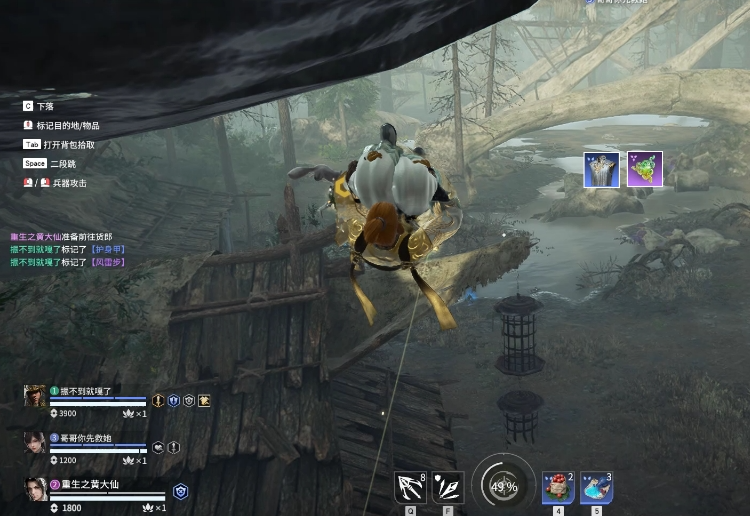The width and height of the screenshot is (750, 516).
Task: Activate the grappling hook skill icon
Action: (410, 487)
